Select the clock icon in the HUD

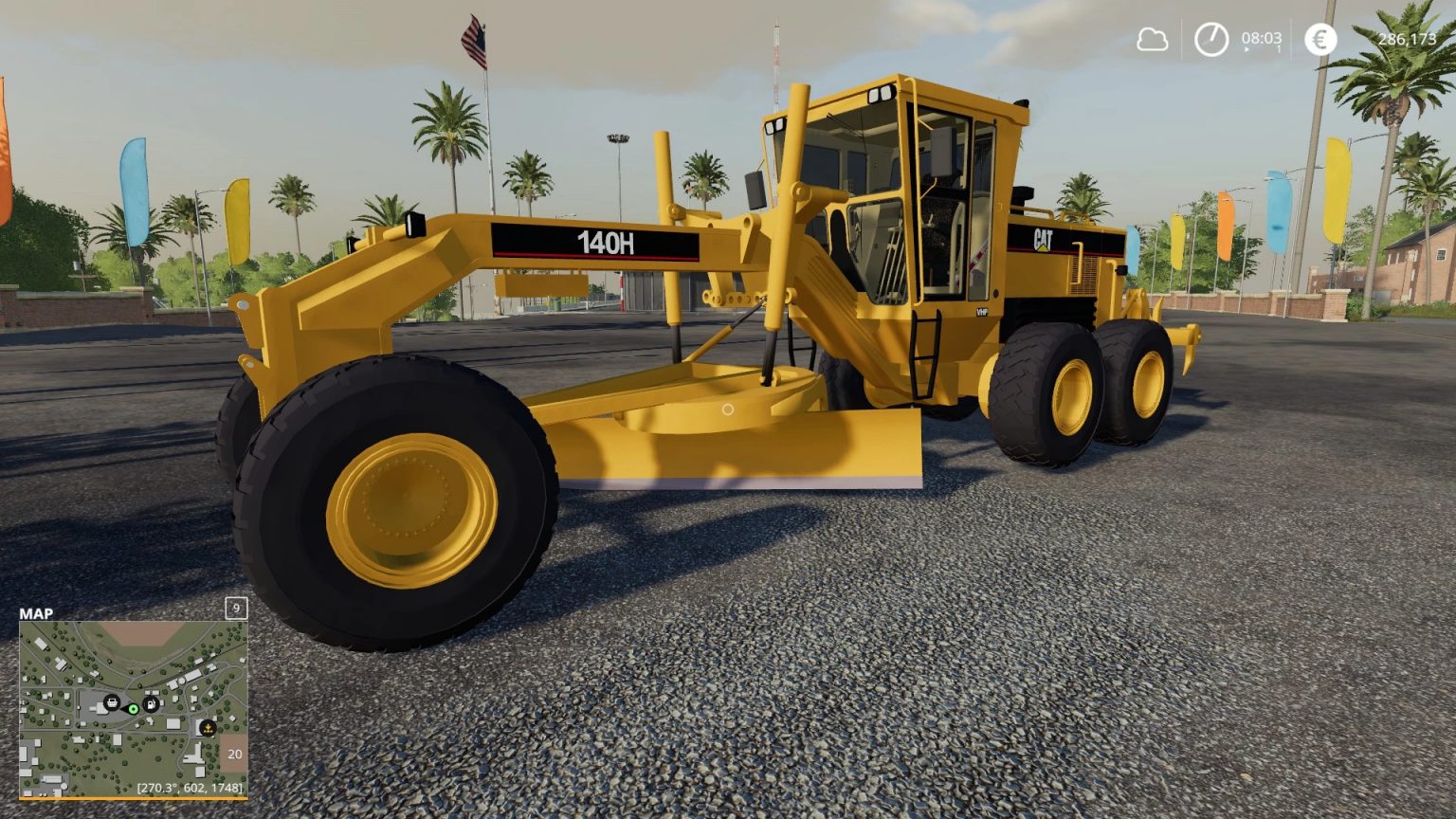1211,39
